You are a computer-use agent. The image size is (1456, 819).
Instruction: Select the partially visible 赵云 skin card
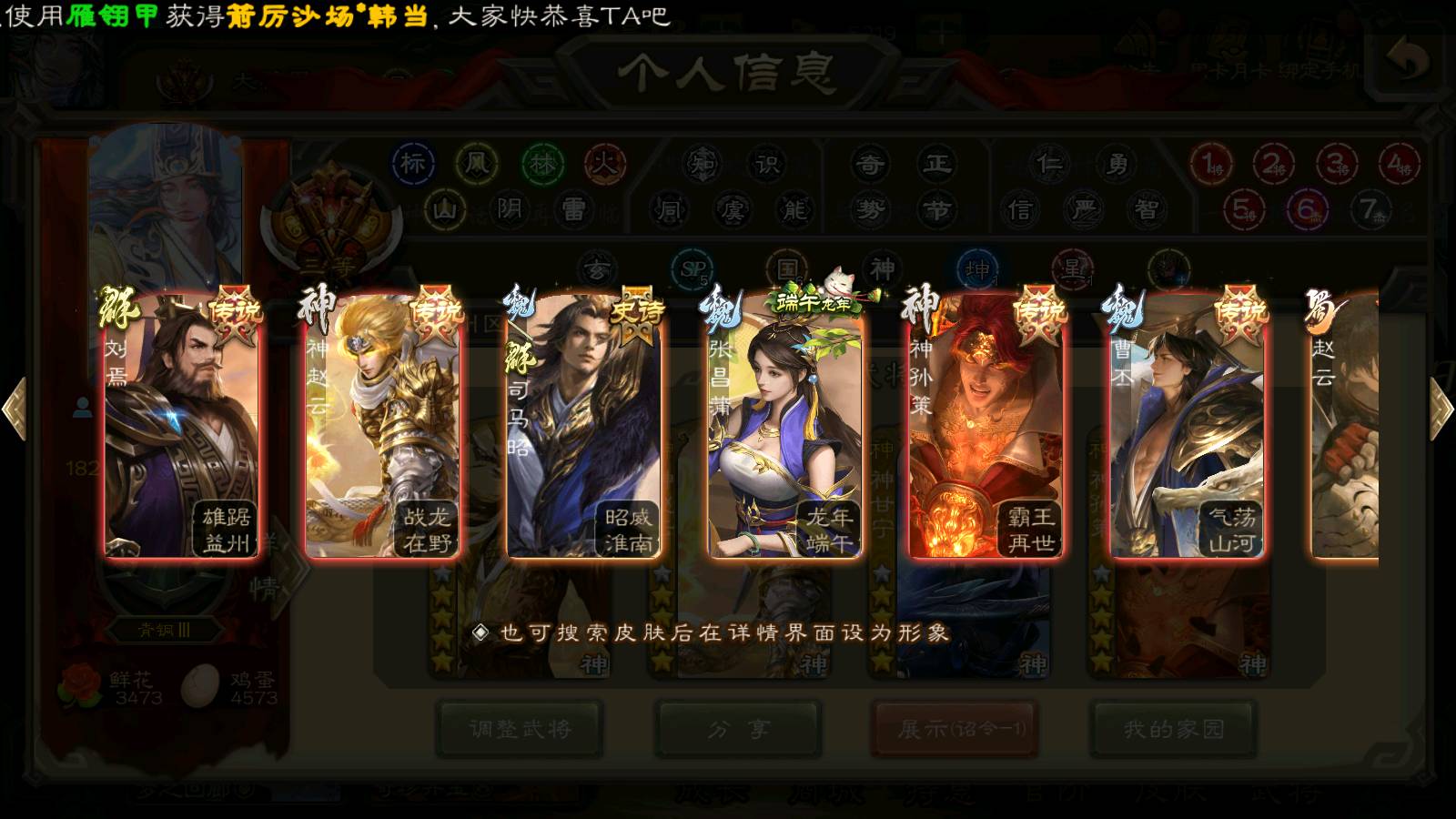coord(1344,426)
